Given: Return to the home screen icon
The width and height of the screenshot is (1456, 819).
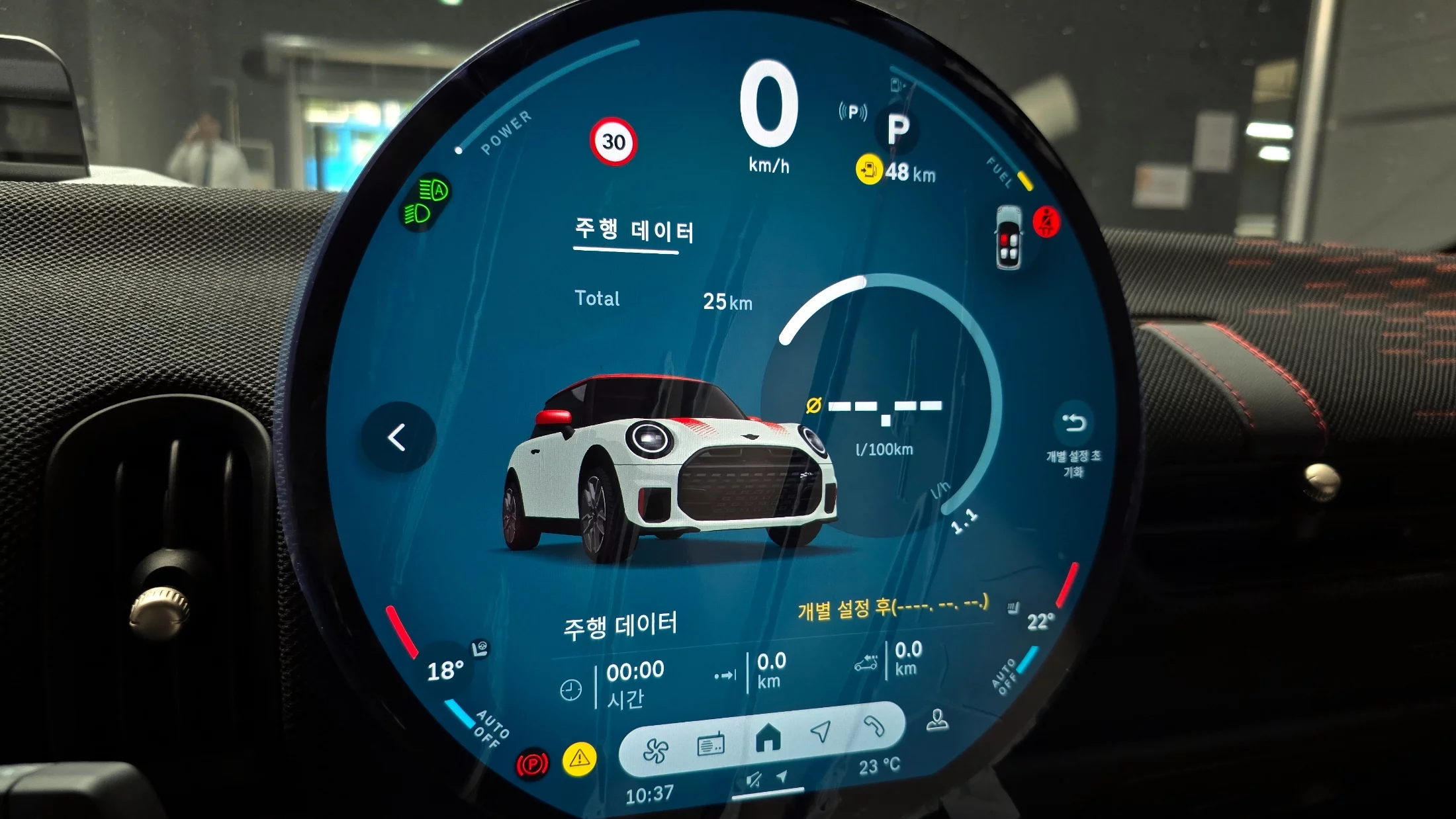Looking at the screenshot, I should click(x=768, y=737).
